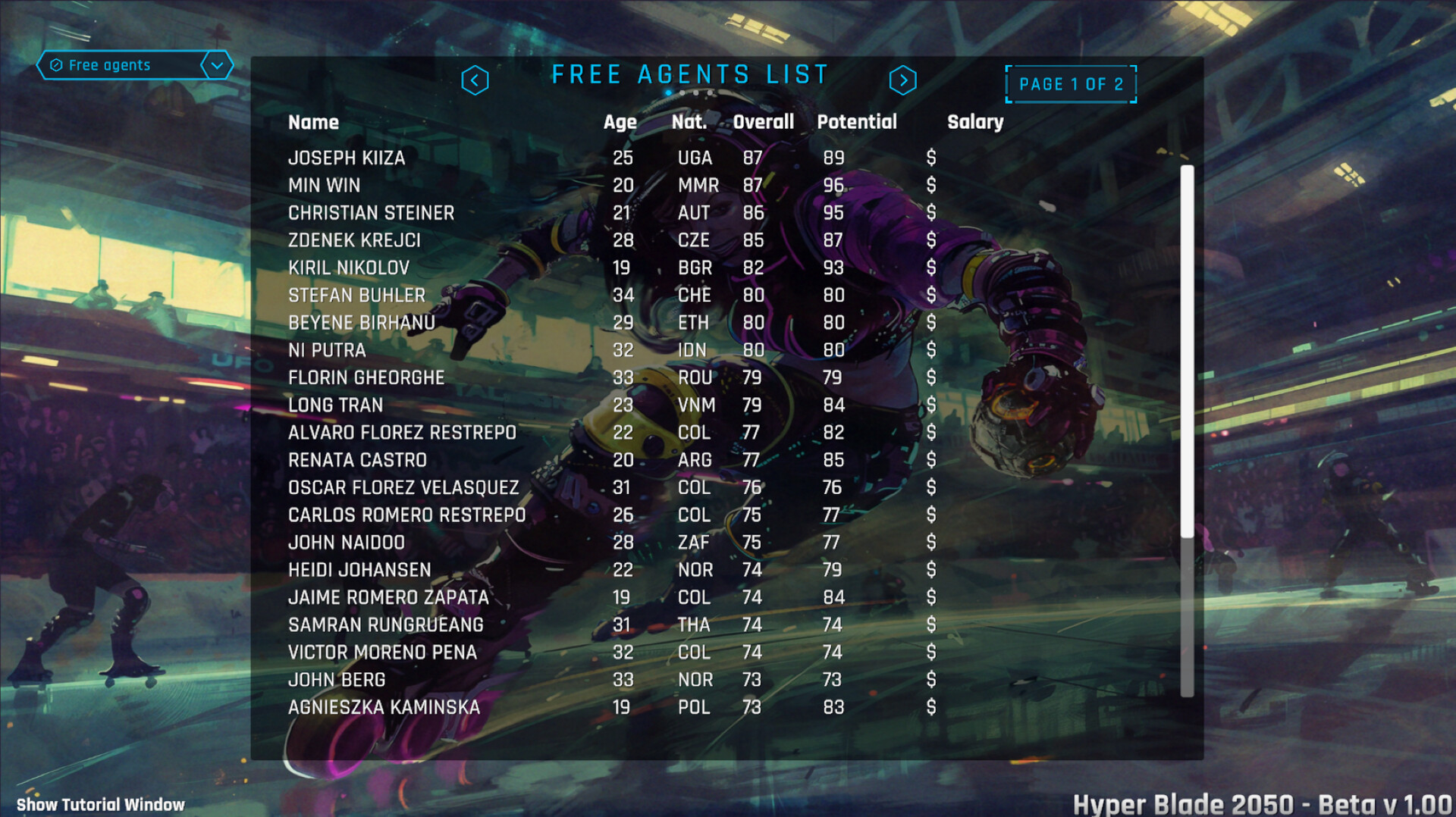
Task: Sort the list by the Potential column header
Action: pos(856,122)
